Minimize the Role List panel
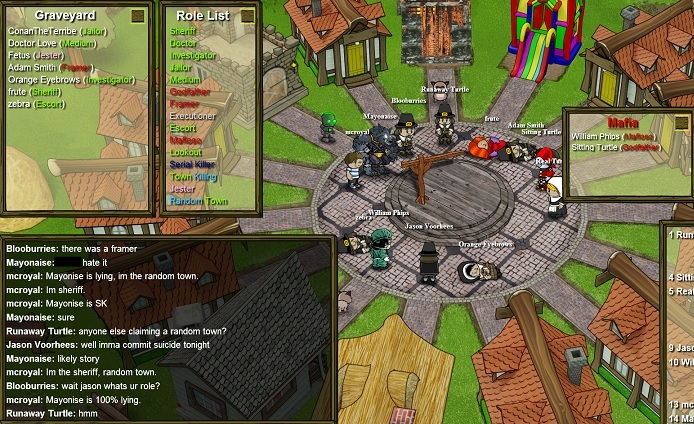Viewport: 694px width, 424px height. (x=248, y=16)
